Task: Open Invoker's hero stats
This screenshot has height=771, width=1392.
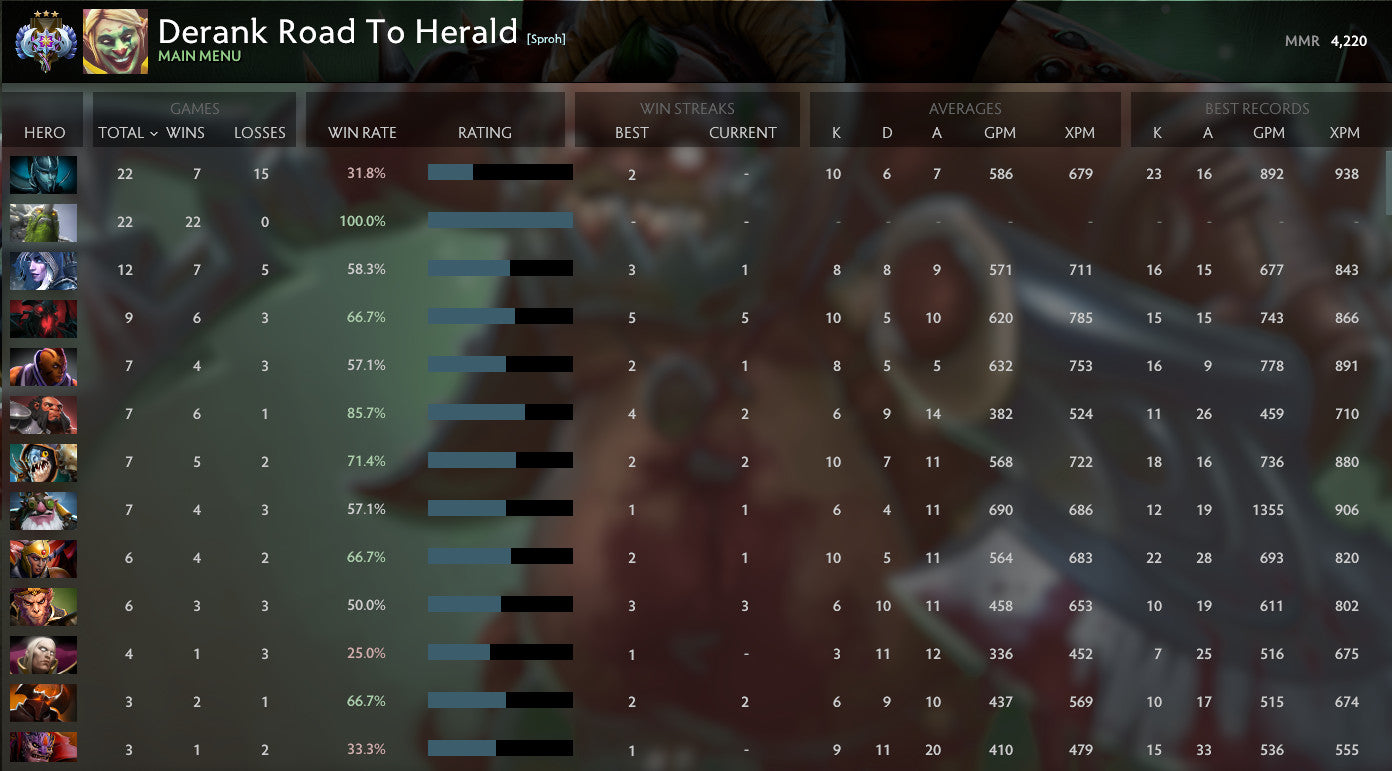Action: 43,654
